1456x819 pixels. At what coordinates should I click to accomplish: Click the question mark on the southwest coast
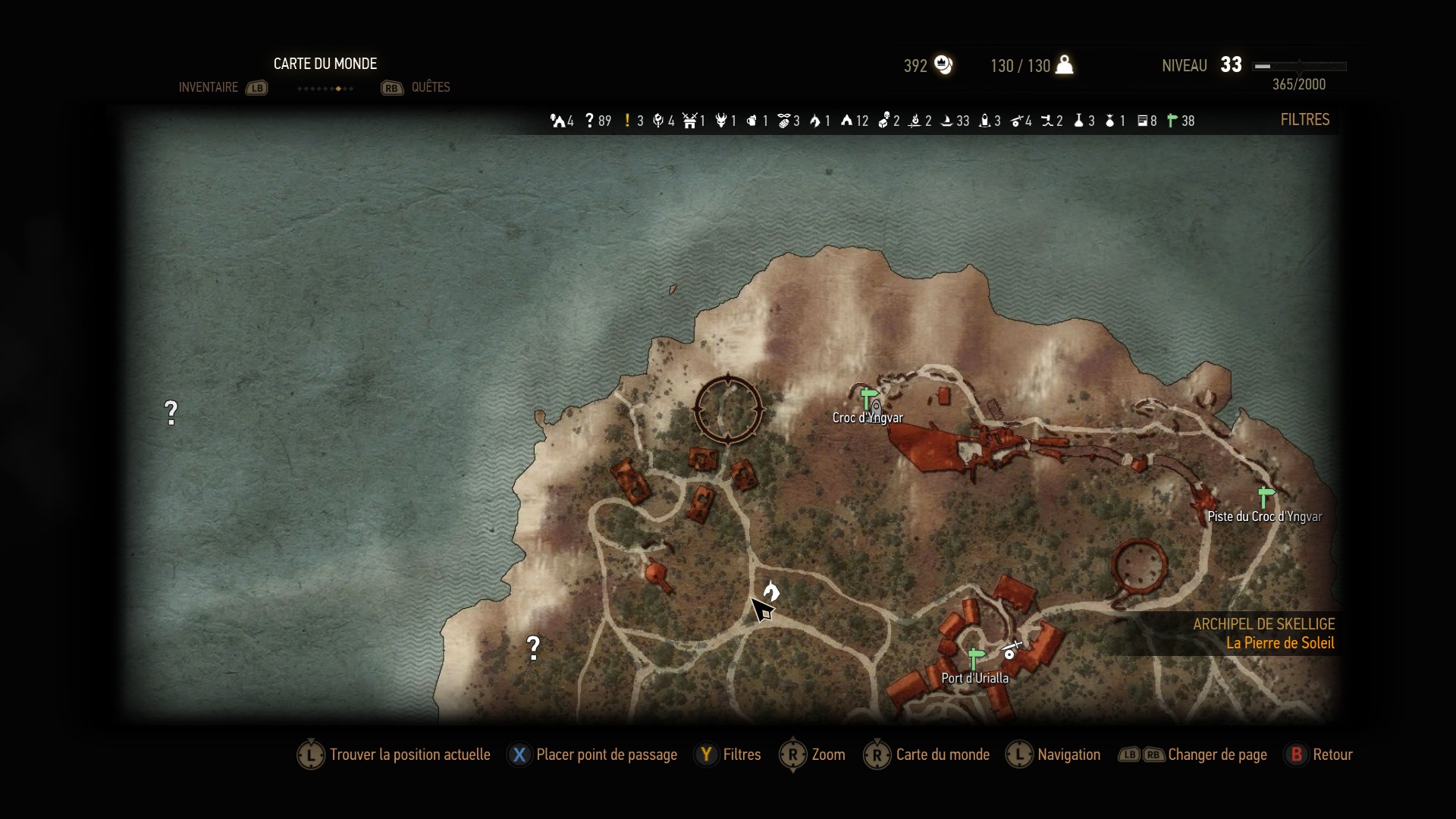point(534,647)
